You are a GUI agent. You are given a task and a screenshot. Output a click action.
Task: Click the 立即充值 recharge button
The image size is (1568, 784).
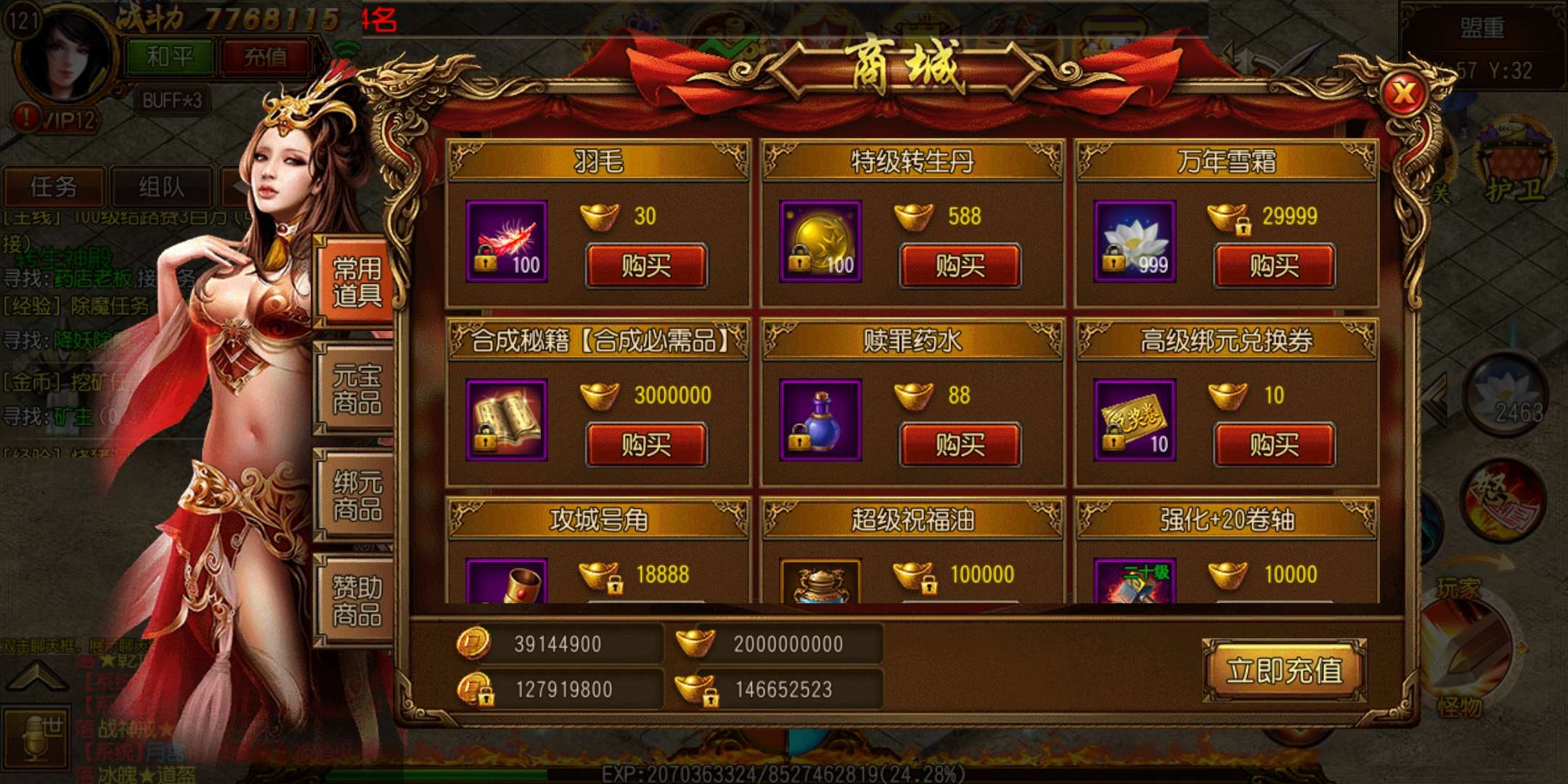point(1284,670)
